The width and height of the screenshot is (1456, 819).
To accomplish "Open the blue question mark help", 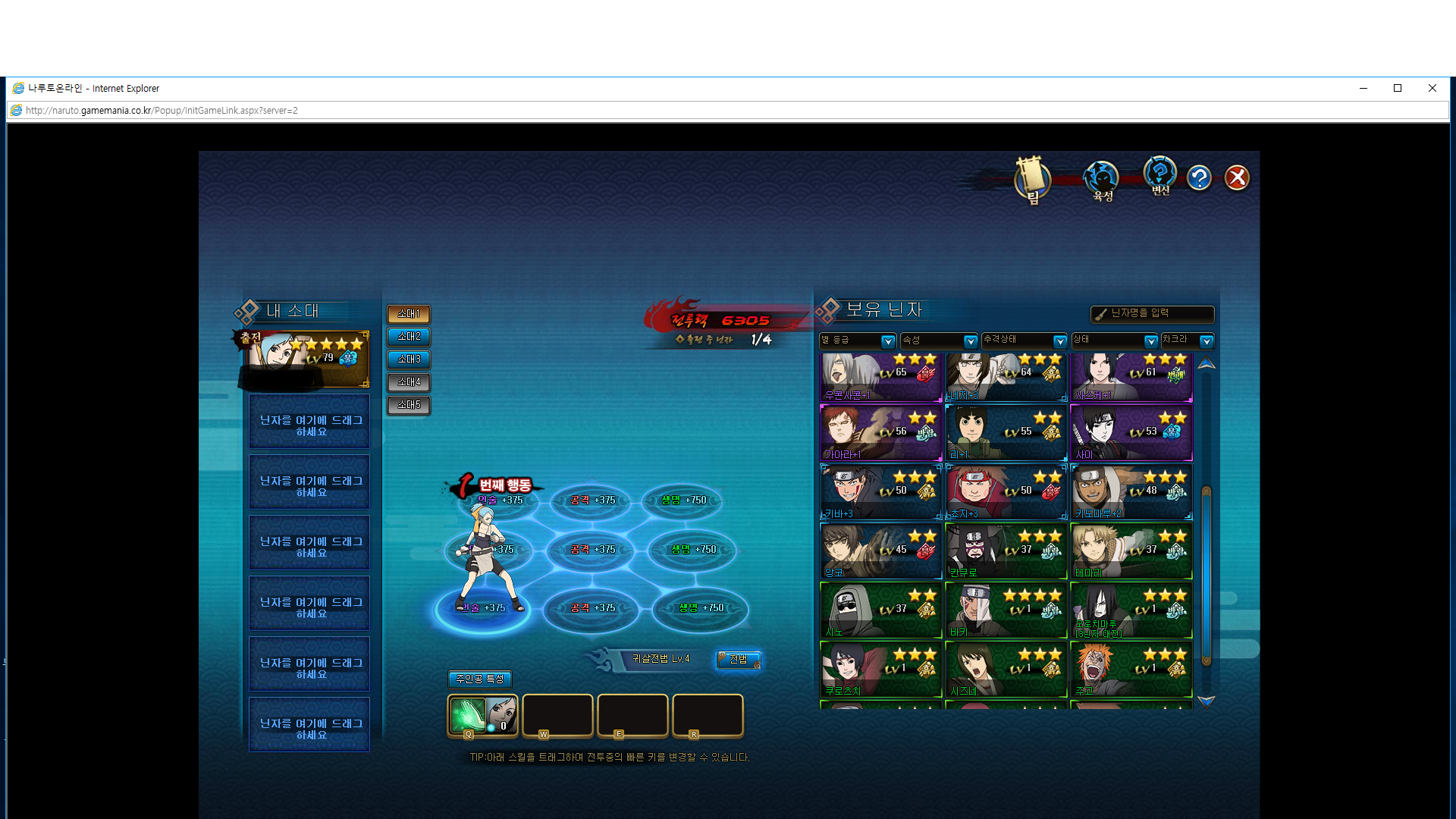I will (1199, 178).
